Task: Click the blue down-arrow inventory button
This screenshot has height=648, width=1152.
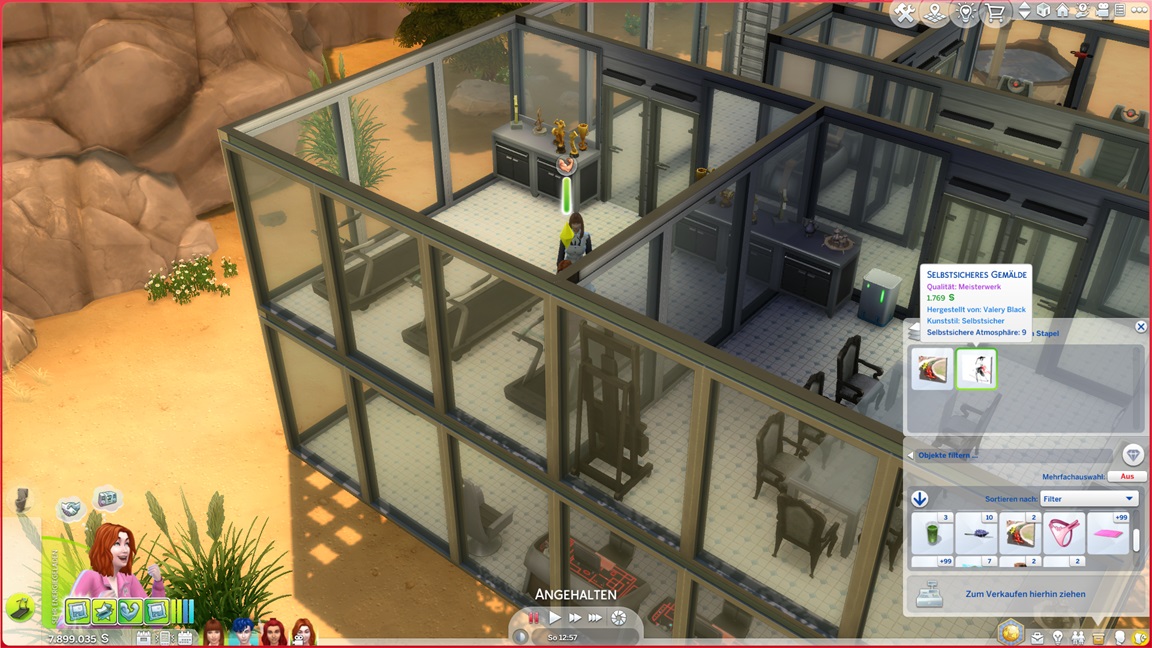Action: pyautogui.click(x=920, y=499)
